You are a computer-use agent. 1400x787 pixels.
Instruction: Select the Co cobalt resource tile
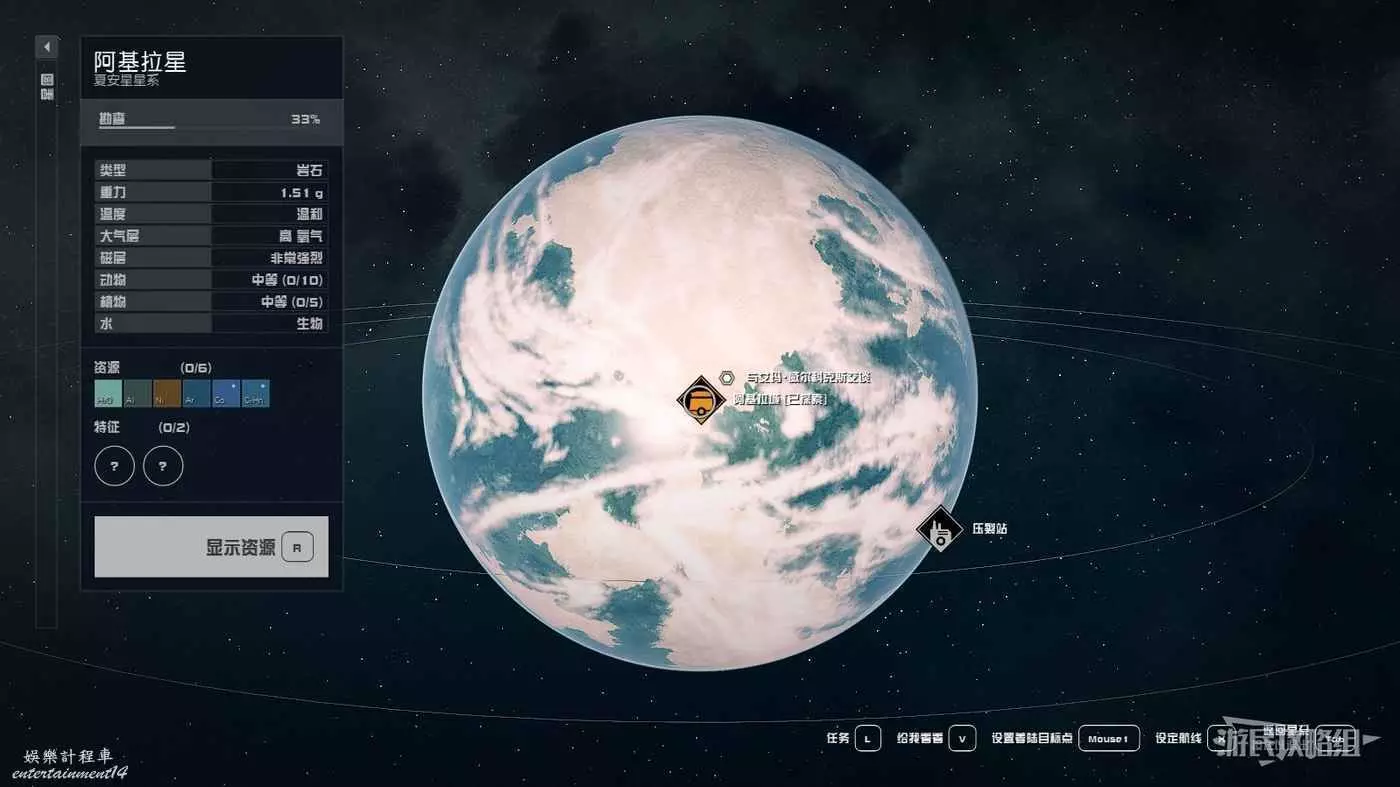(226, 393)
